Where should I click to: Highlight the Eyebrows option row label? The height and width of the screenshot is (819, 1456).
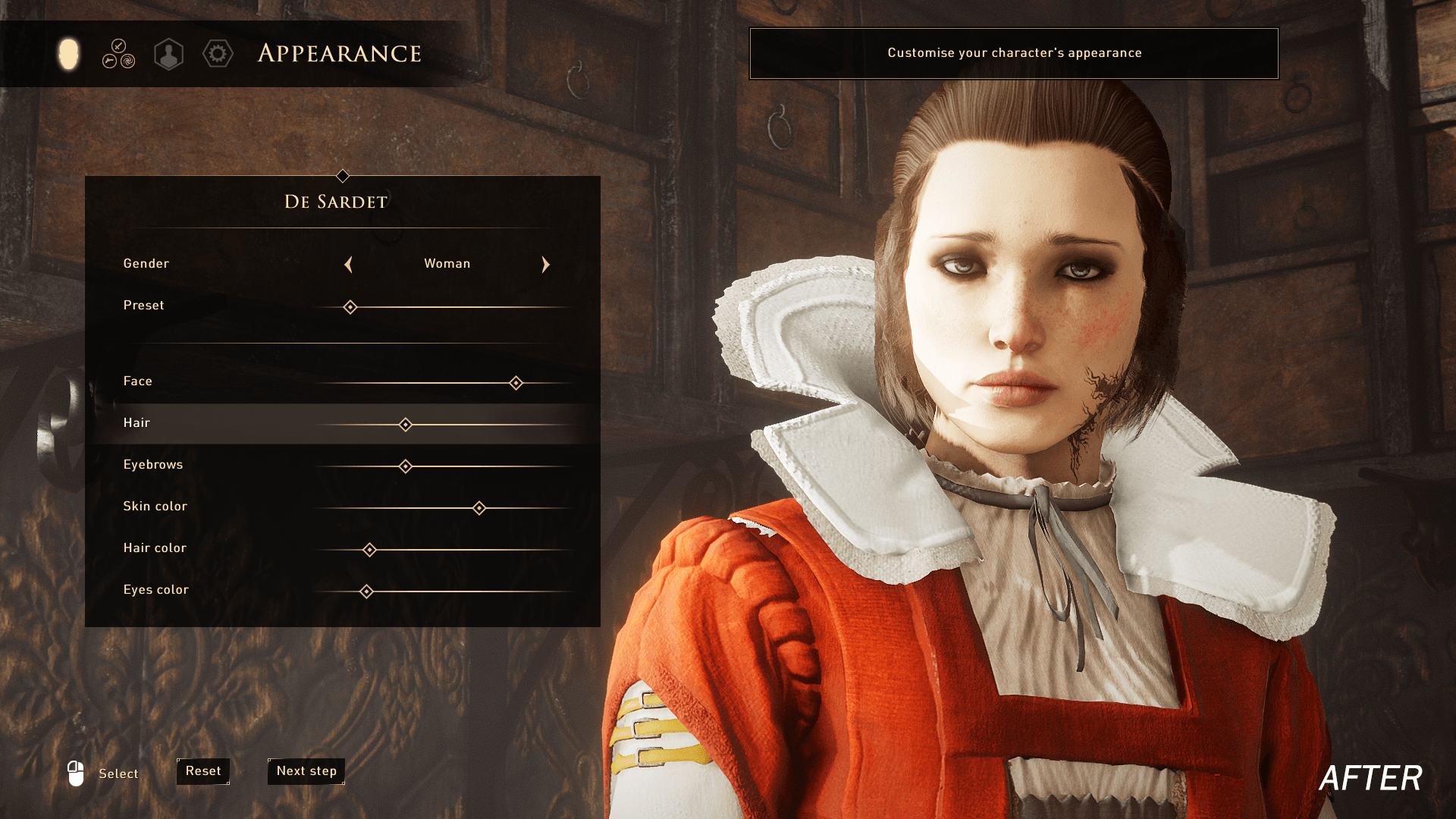click(153, 465)
